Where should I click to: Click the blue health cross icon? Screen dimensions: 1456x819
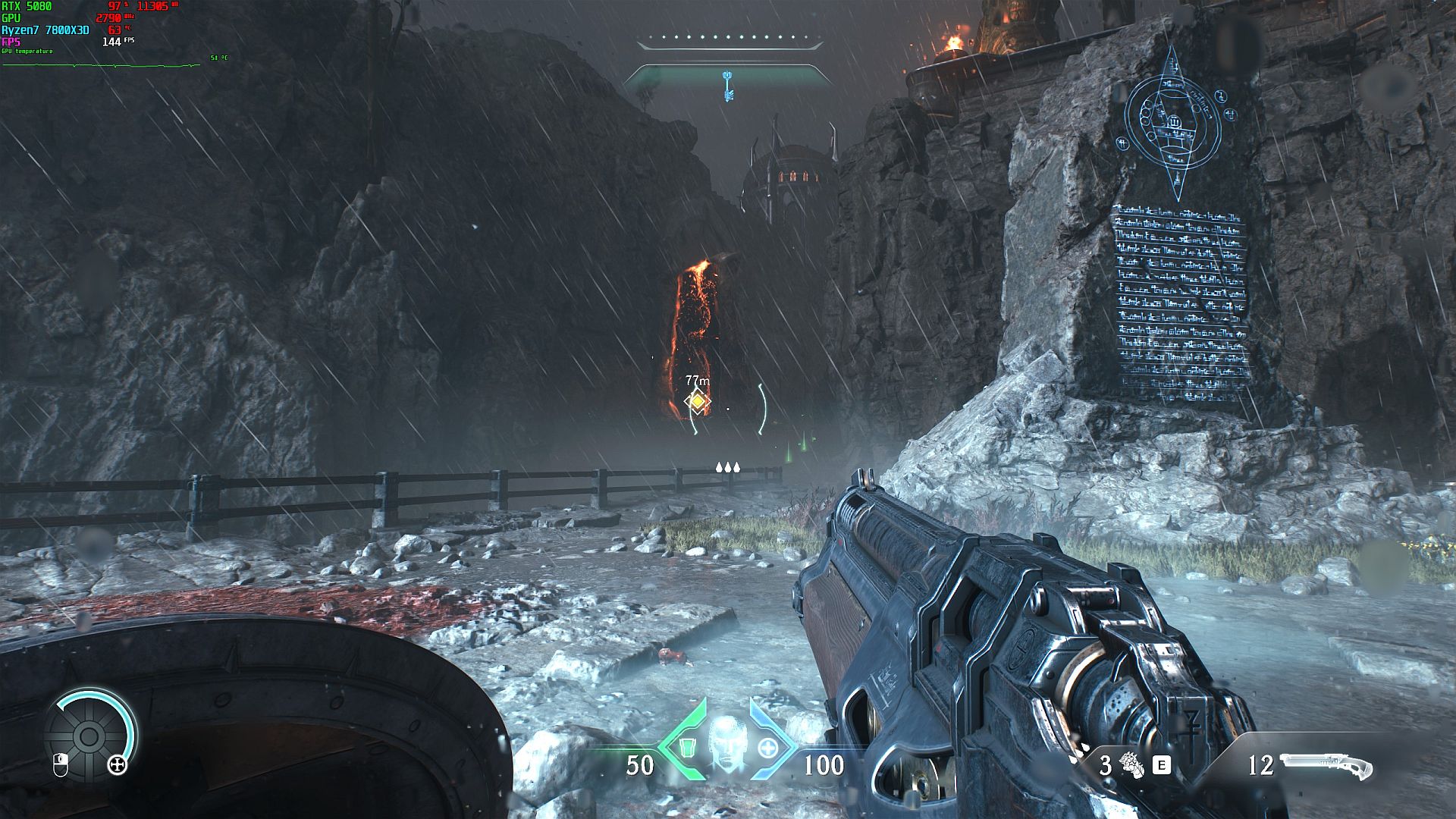[x=767, y=748]
